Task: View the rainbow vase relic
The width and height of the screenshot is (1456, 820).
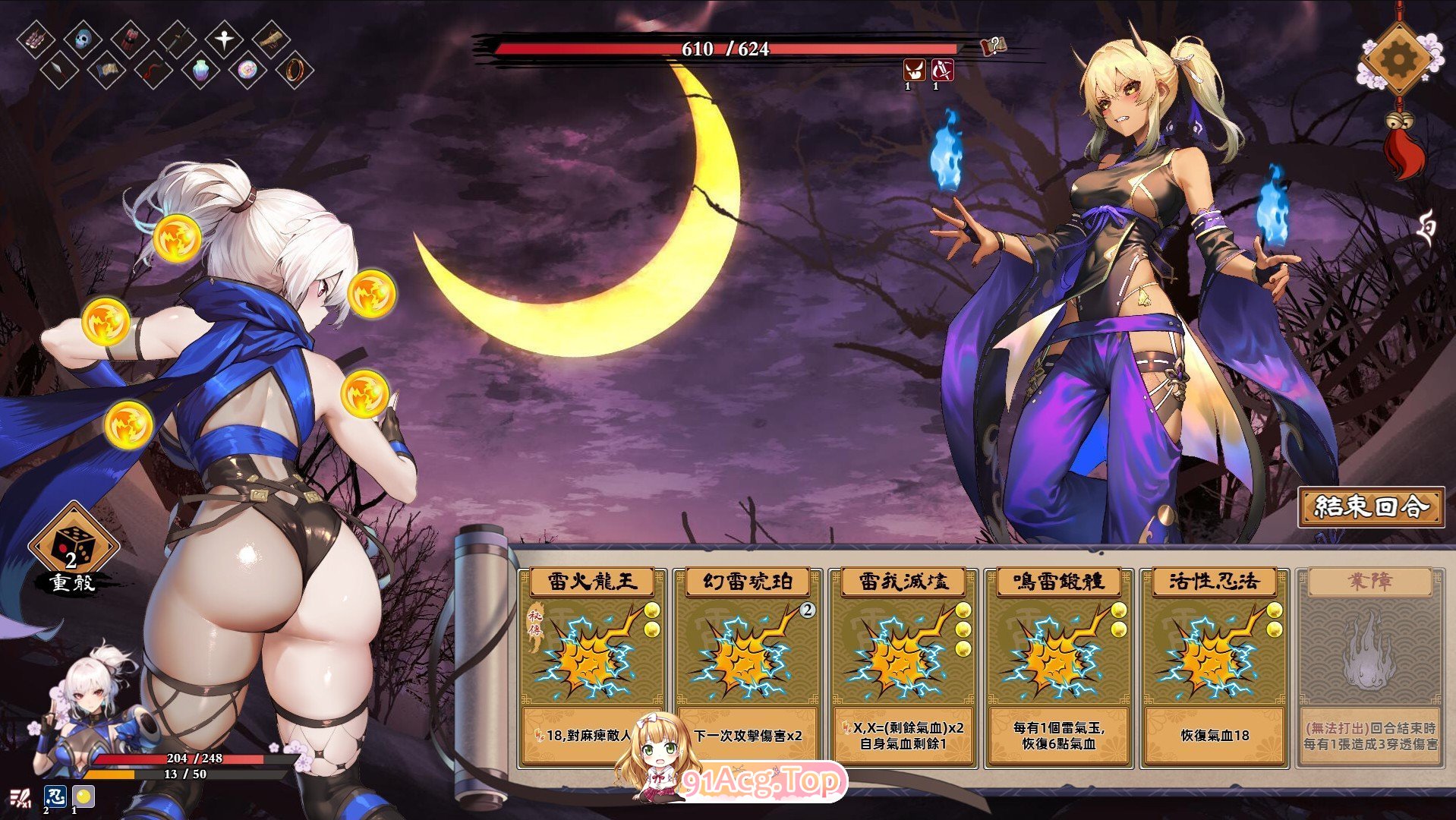Action: [200, 71]
